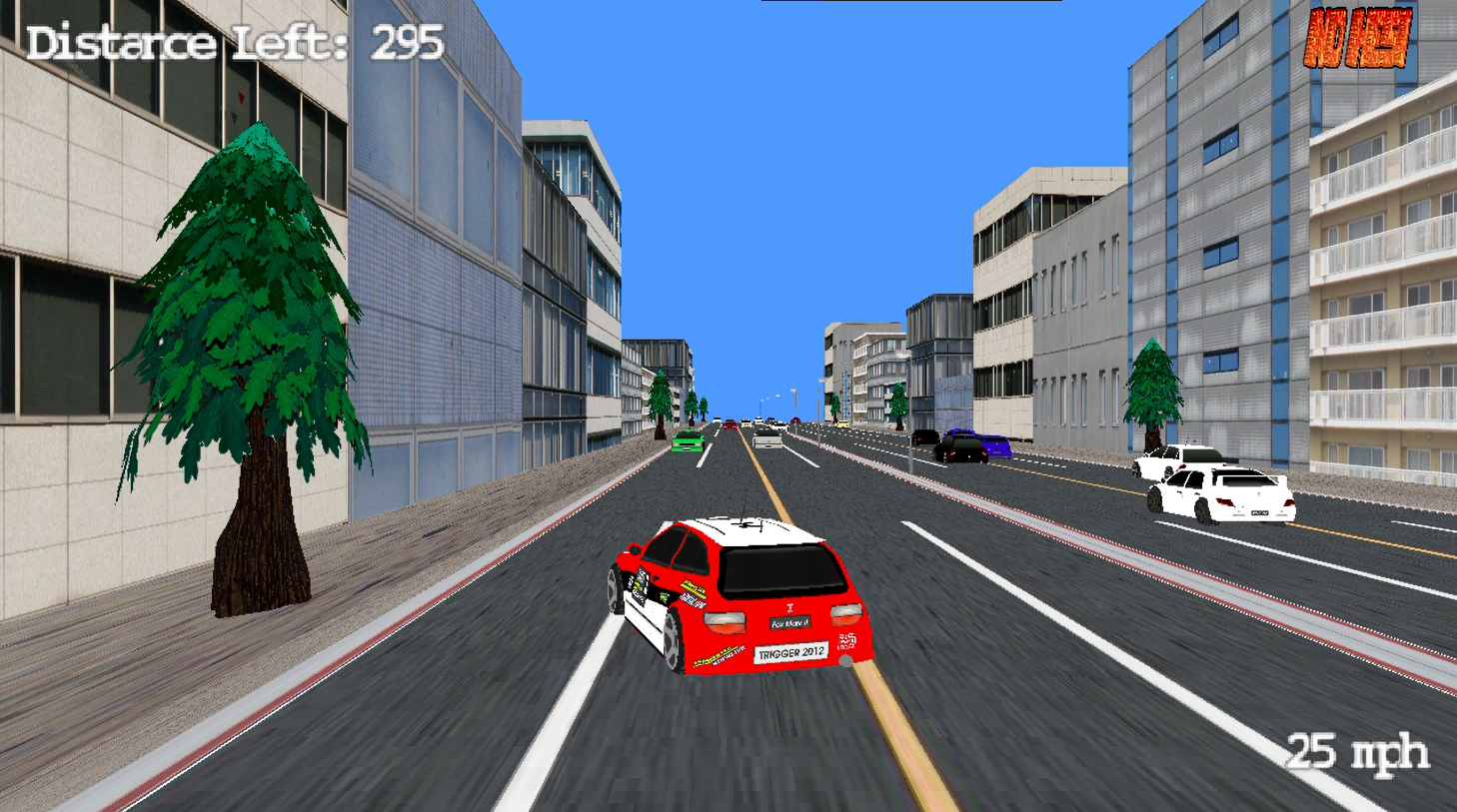Click the Distance Left counter
1457x812 pixels.
[233, 41]
